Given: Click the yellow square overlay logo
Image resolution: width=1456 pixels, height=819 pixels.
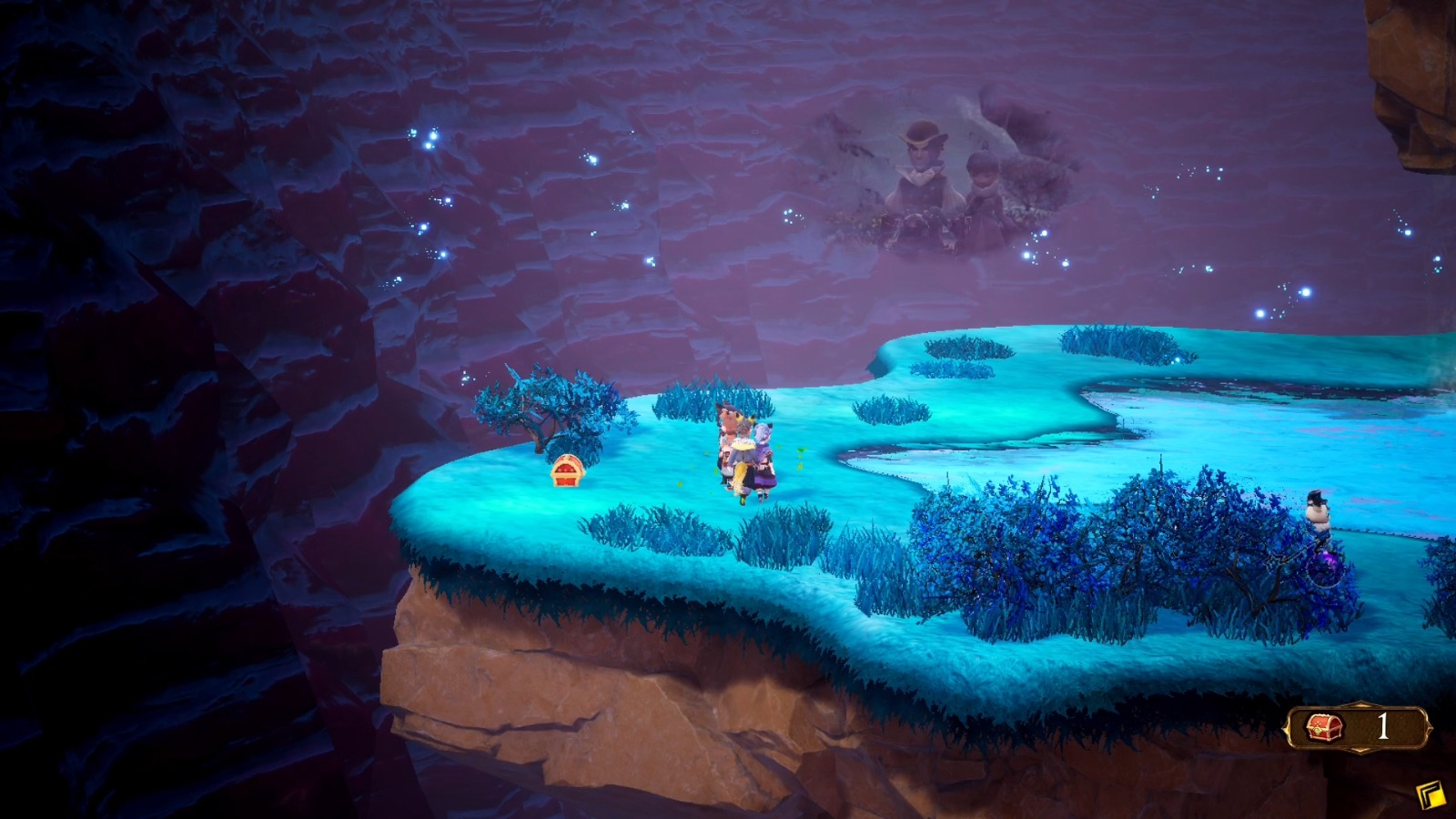Looking at the screenshot, I should tap(1431, 795).
